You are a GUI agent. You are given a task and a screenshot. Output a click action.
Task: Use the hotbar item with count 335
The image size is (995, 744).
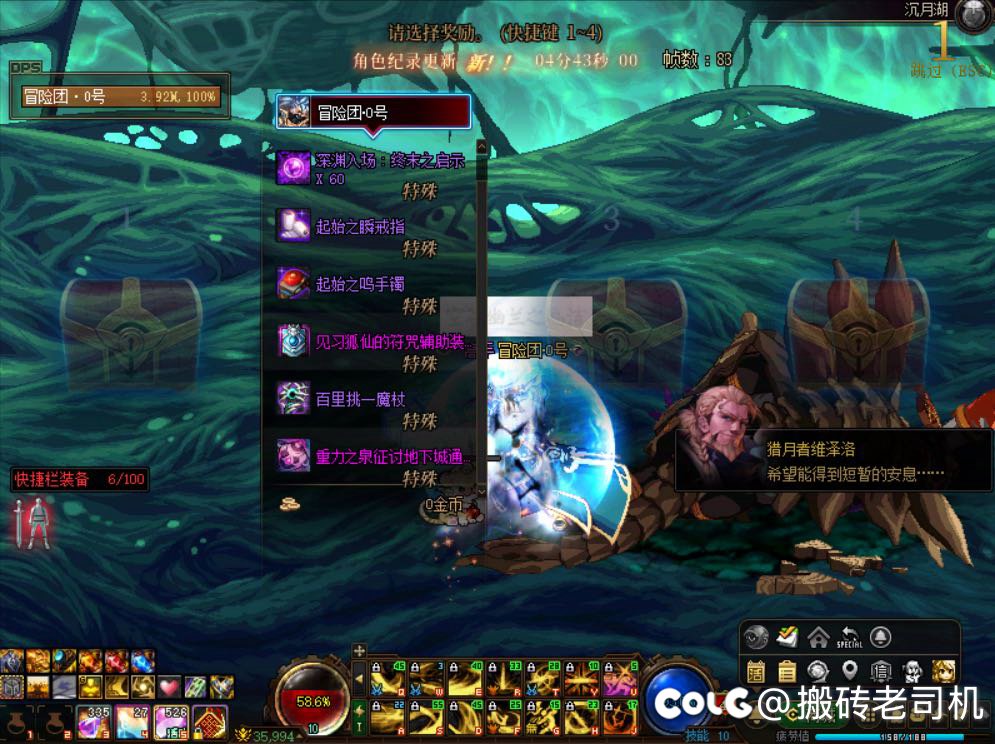pyautogui.click(x=93, y=722)
